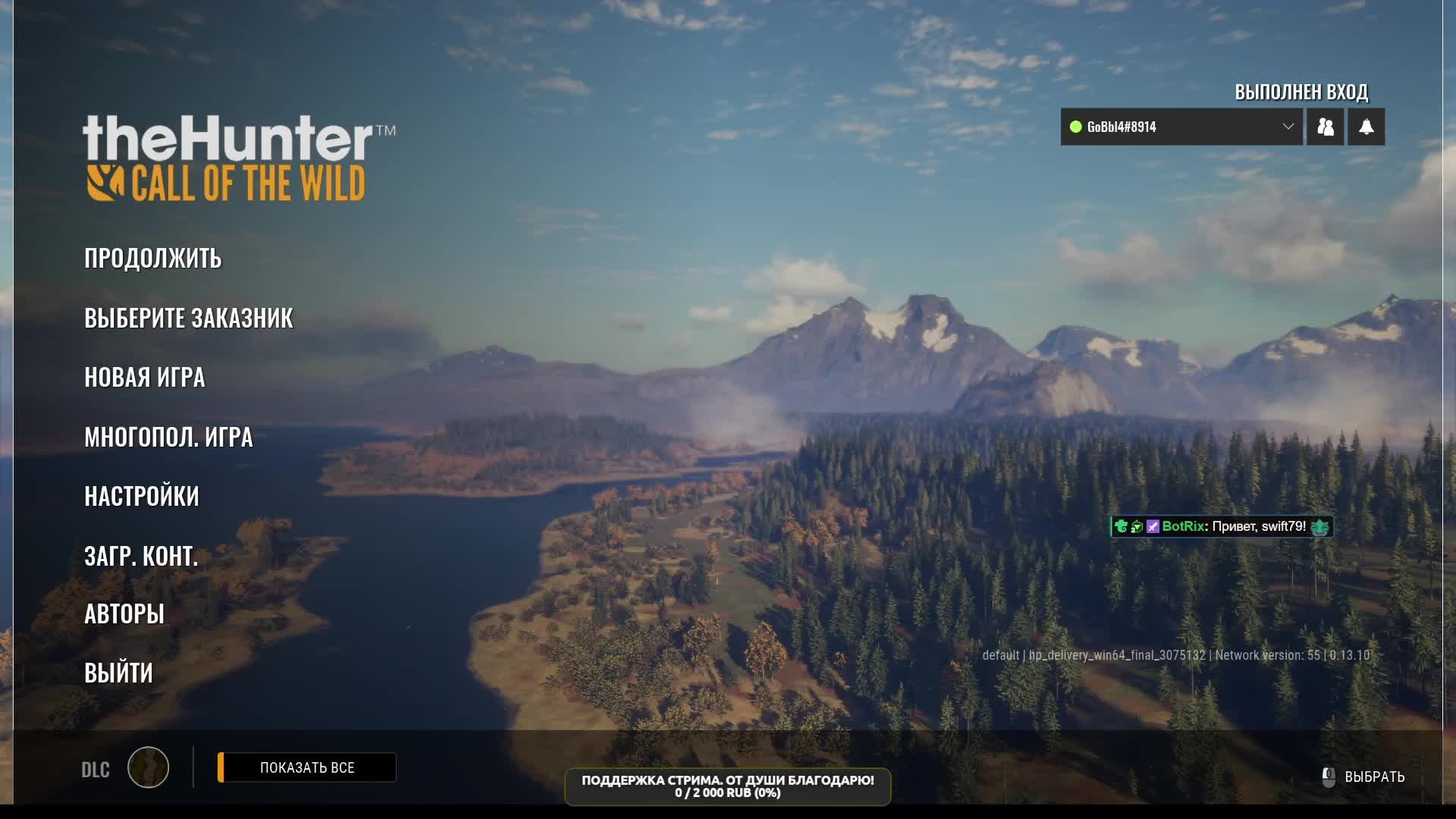
Task: Open the МНОГОПОЛ. ИГРА multiplayer menu
Action: [168, 438]
